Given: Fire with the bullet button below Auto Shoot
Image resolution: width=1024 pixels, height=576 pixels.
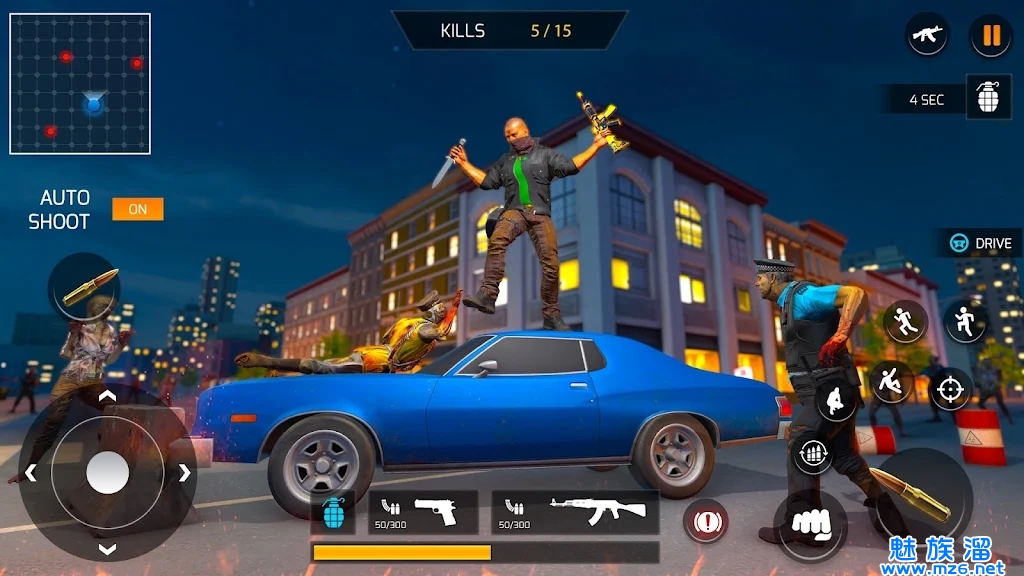Looking at the screenshot, I should [x=85, y=286].
